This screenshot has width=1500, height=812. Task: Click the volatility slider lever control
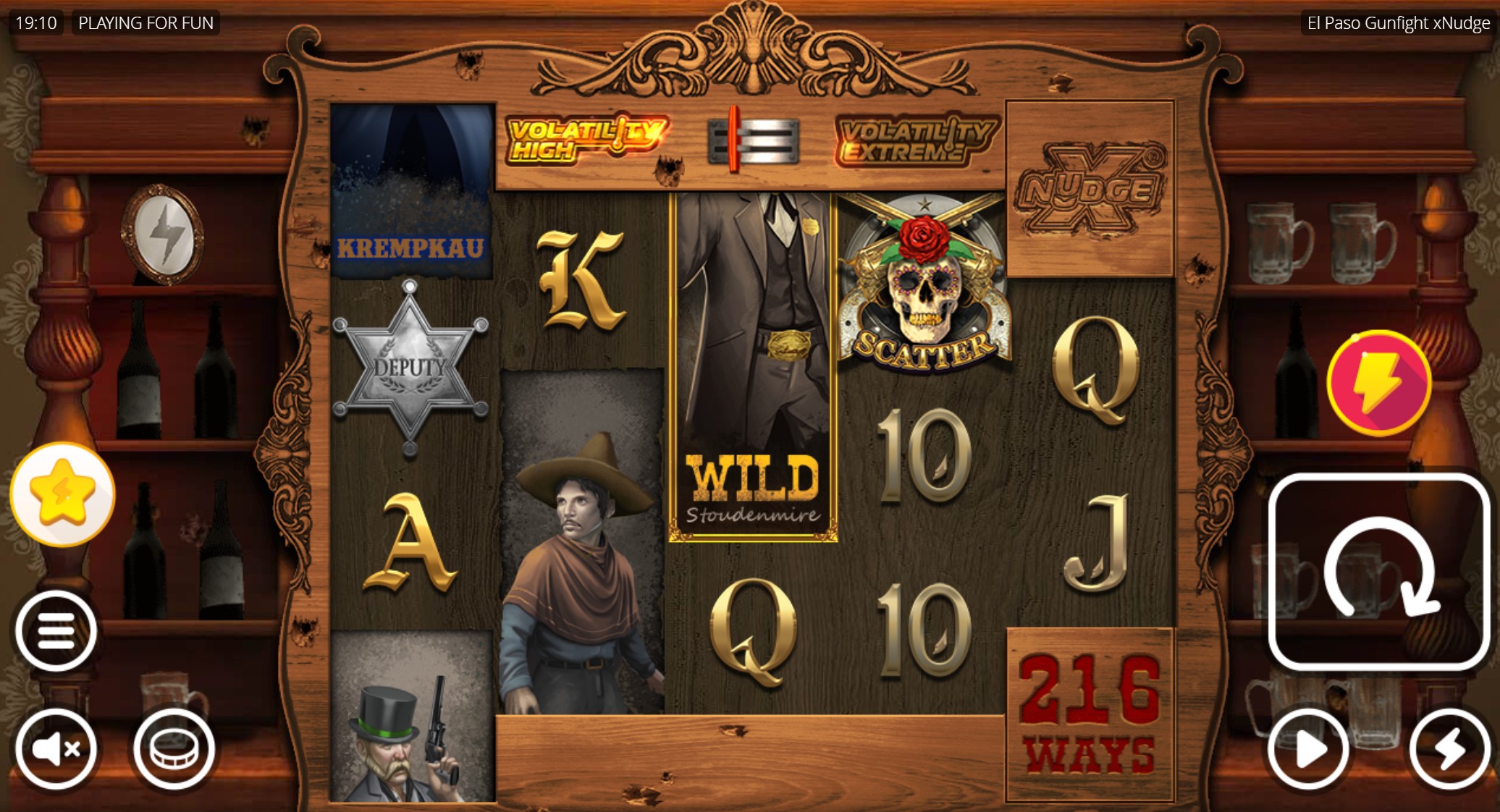[736, 141]
